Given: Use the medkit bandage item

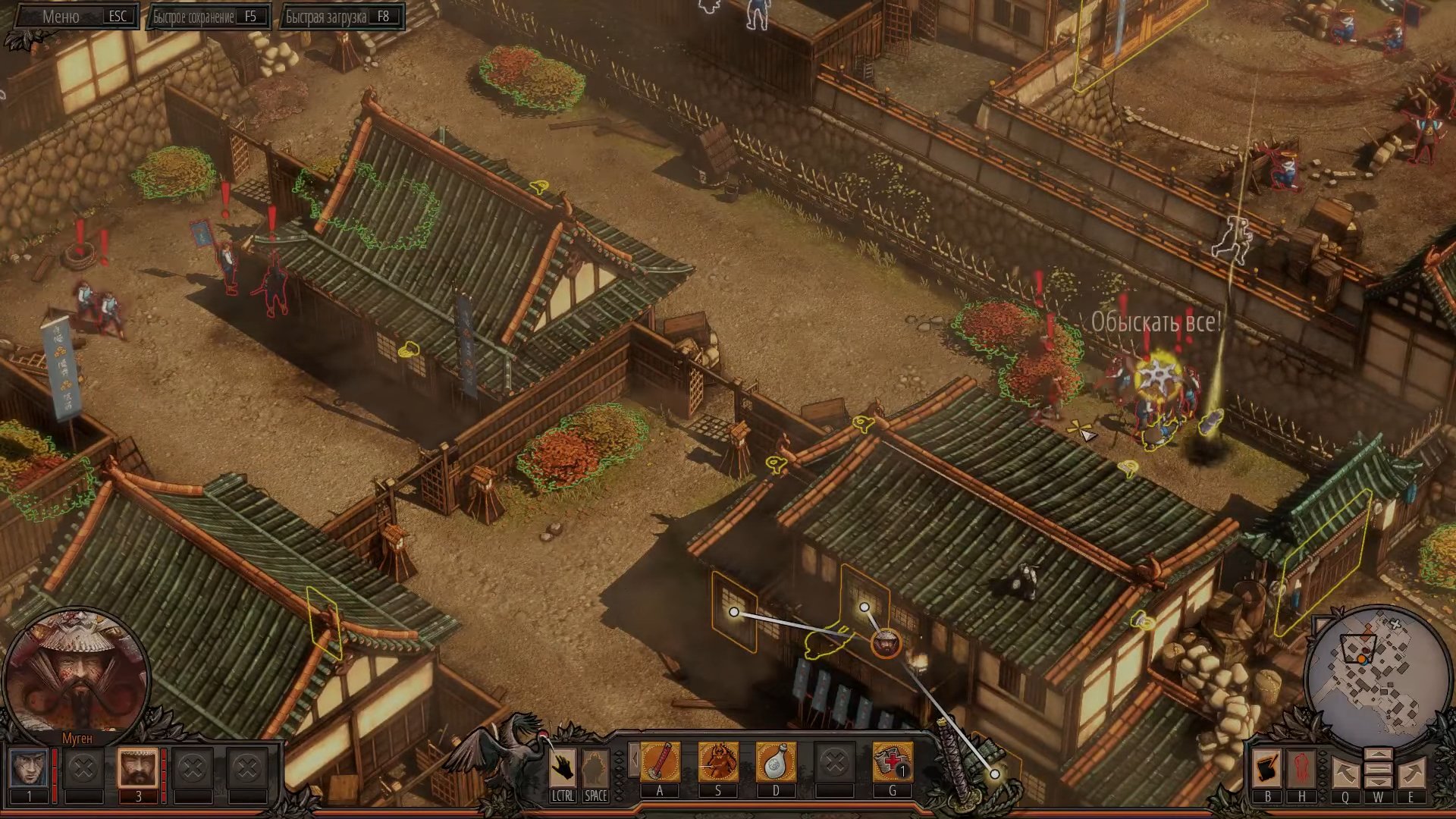Looking at the screenshot, I should (x=892, y=762).
